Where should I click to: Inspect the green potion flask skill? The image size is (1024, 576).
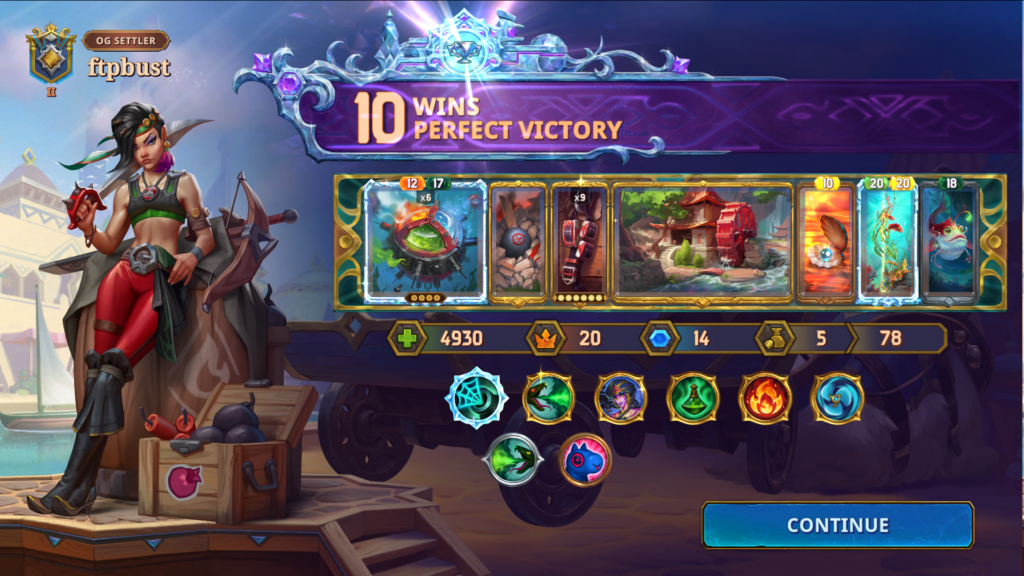pyautogui.click(x=692, y=398)
